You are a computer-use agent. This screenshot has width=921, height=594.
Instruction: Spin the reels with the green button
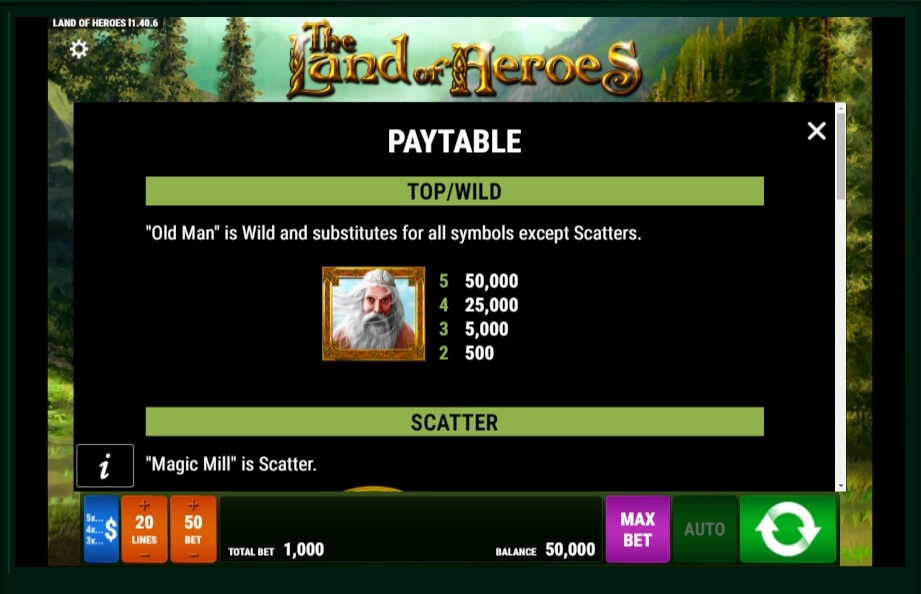(787, 529)
